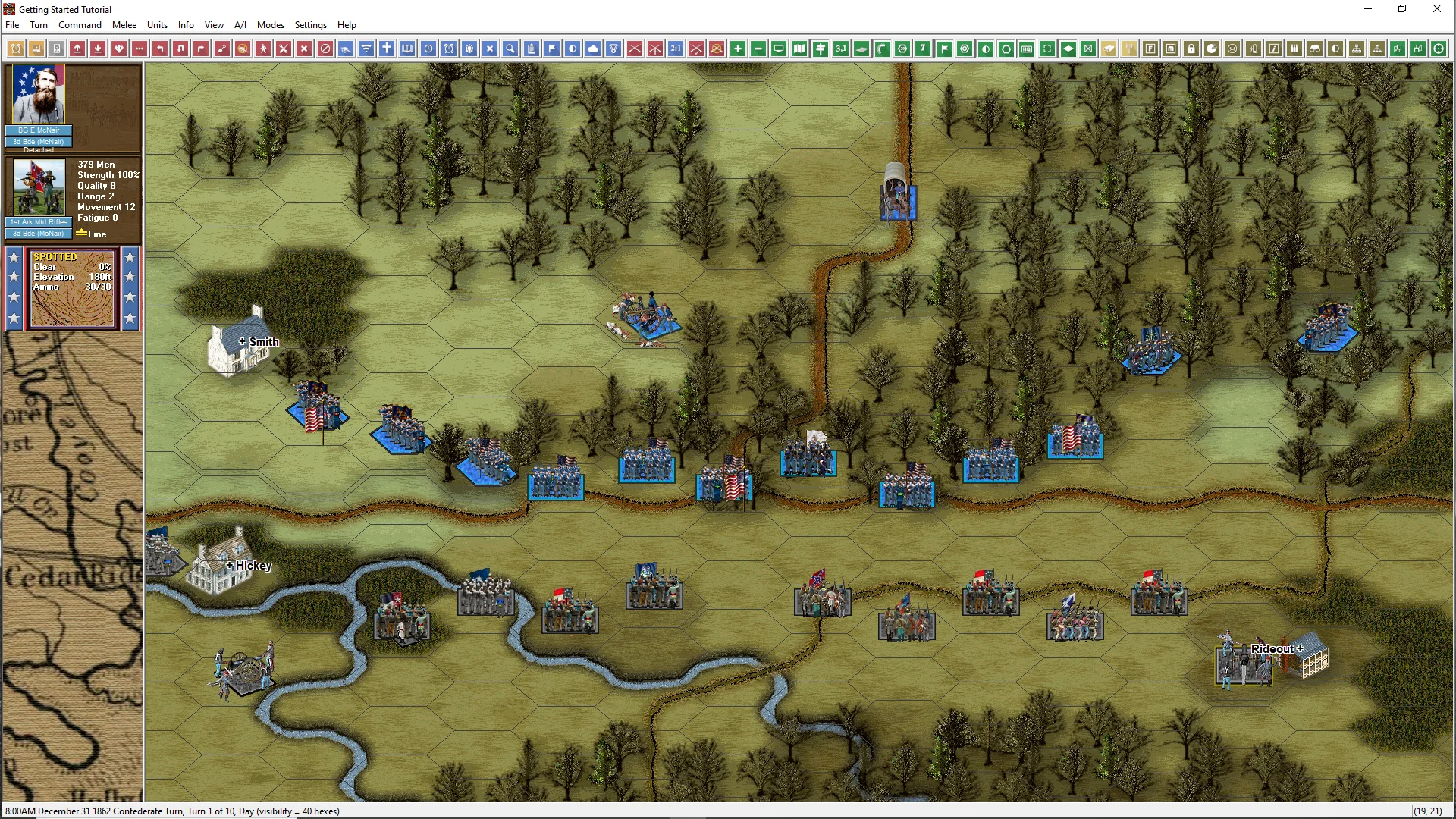Click the green minus zoom-out toolbar button
Screen dimensions: 1456x819
pos(758,49)
